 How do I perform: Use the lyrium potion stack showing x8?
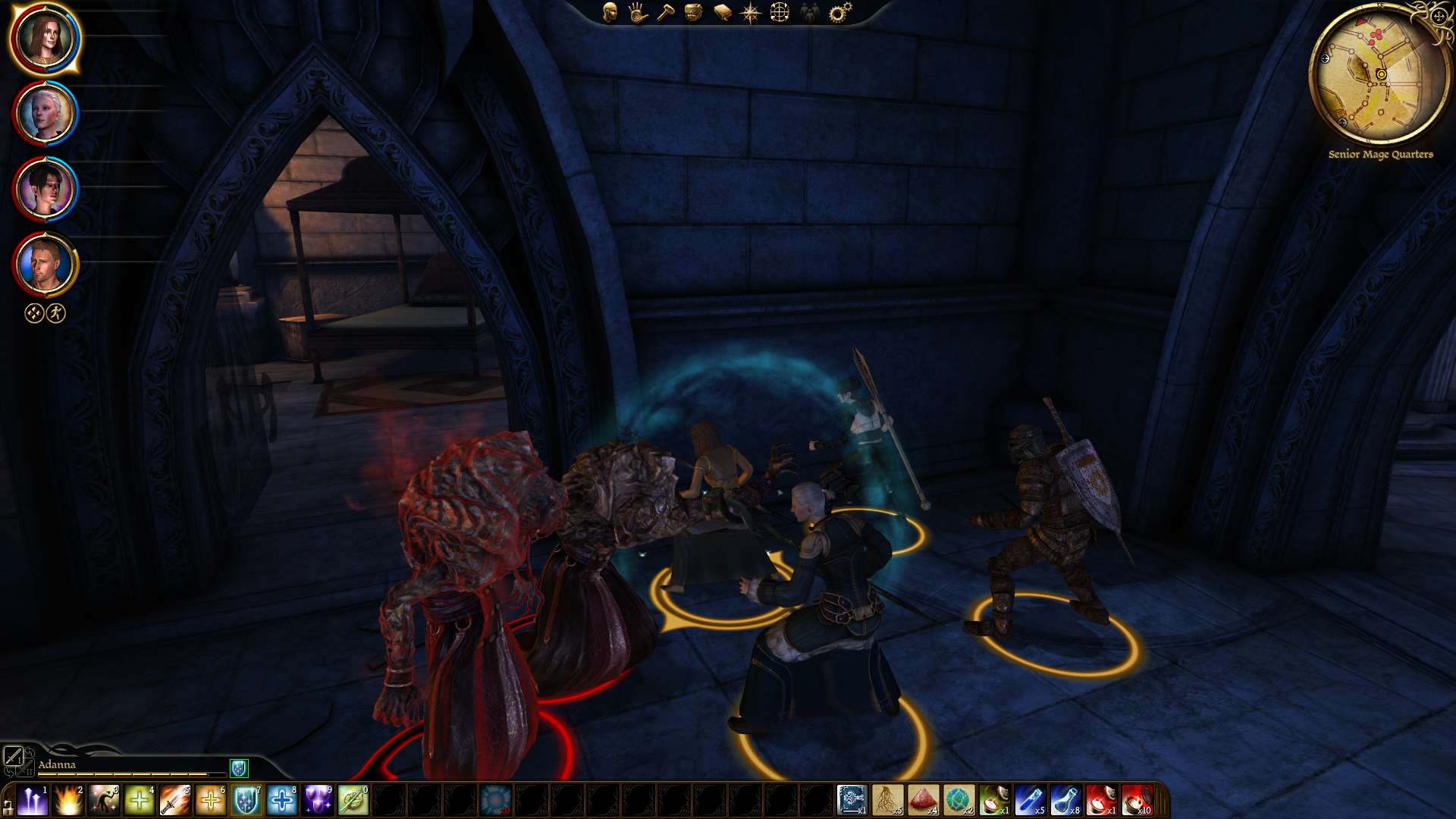1065,798
